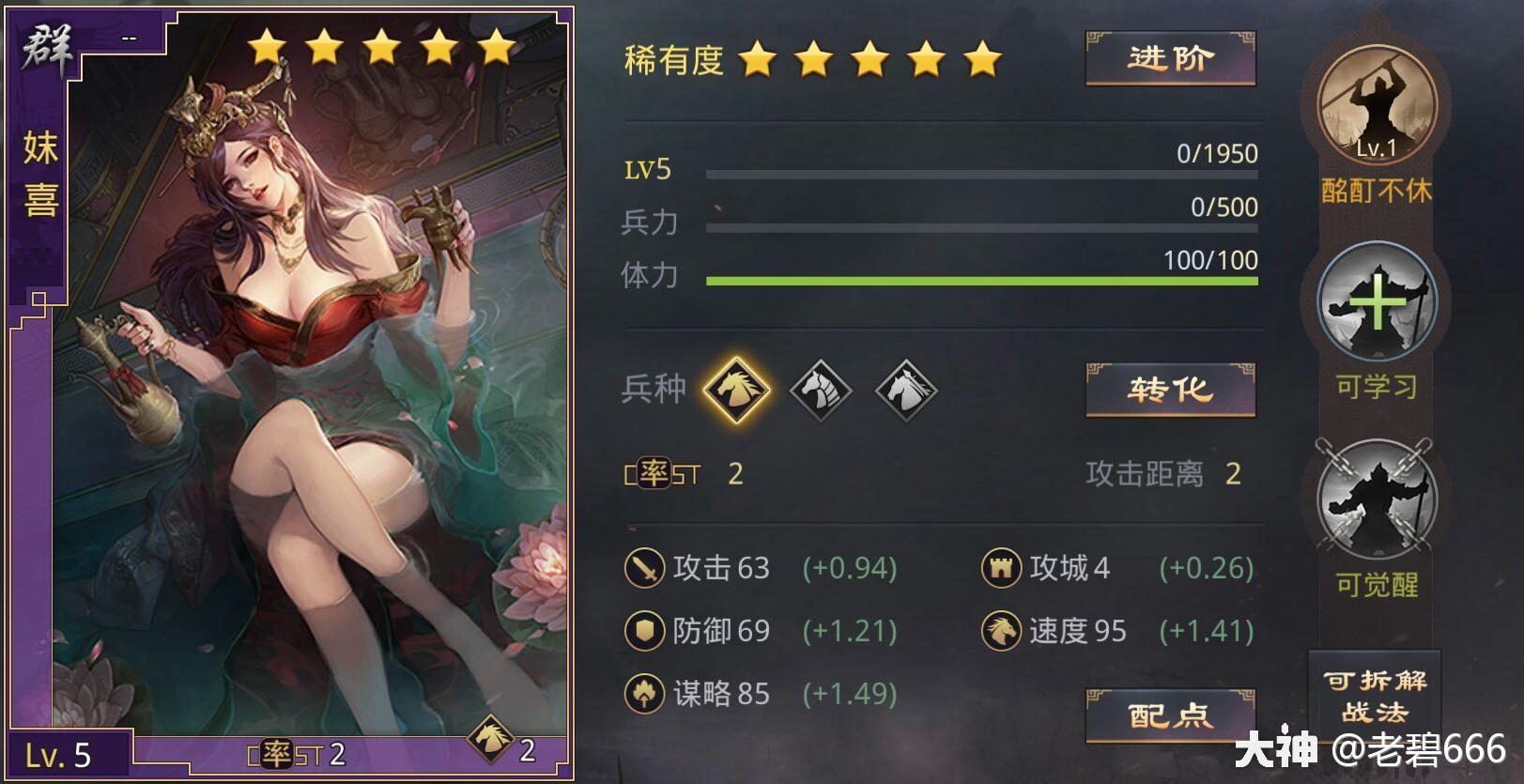Open the 配点 point allocation button
The image size is (1524, 784).
(x=1169, y=716)
